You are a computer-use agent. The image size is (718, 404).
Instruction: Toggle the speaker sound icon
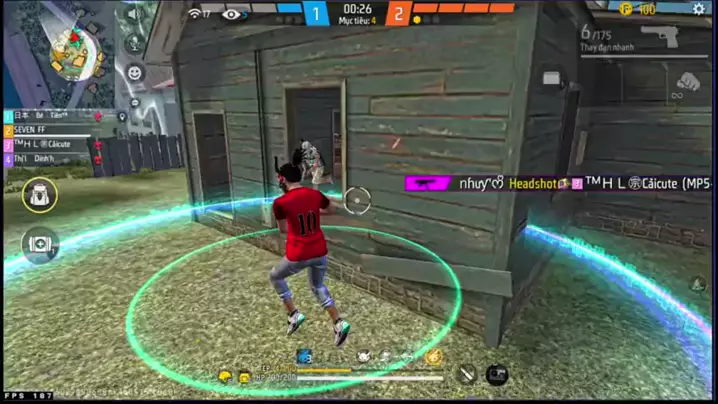[x=135, y=15]
